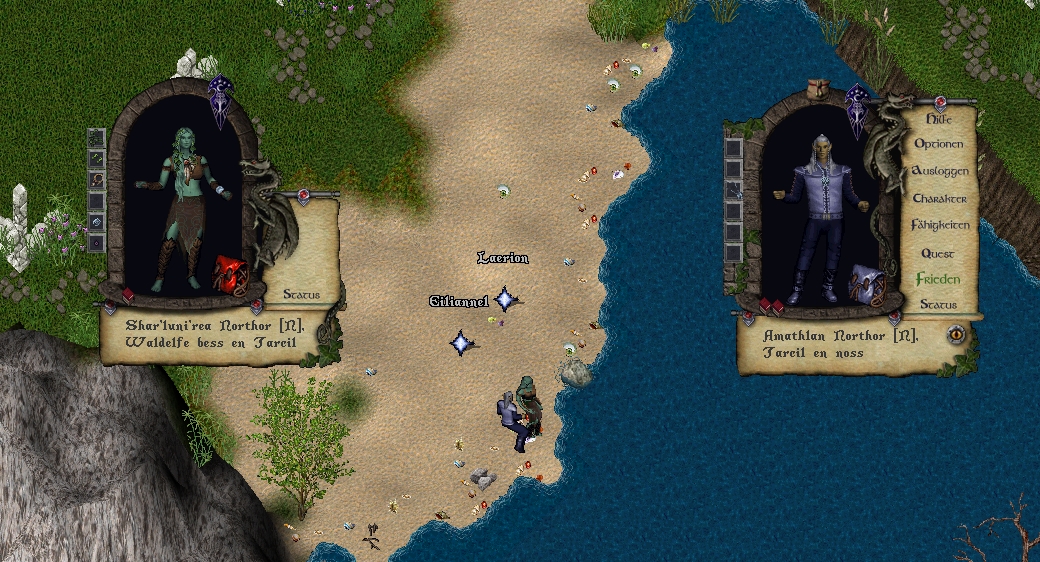Screen dimensions: 1040x562
Task: Click the round eye icon beside Amathlan's name
Action: [957, 334]
